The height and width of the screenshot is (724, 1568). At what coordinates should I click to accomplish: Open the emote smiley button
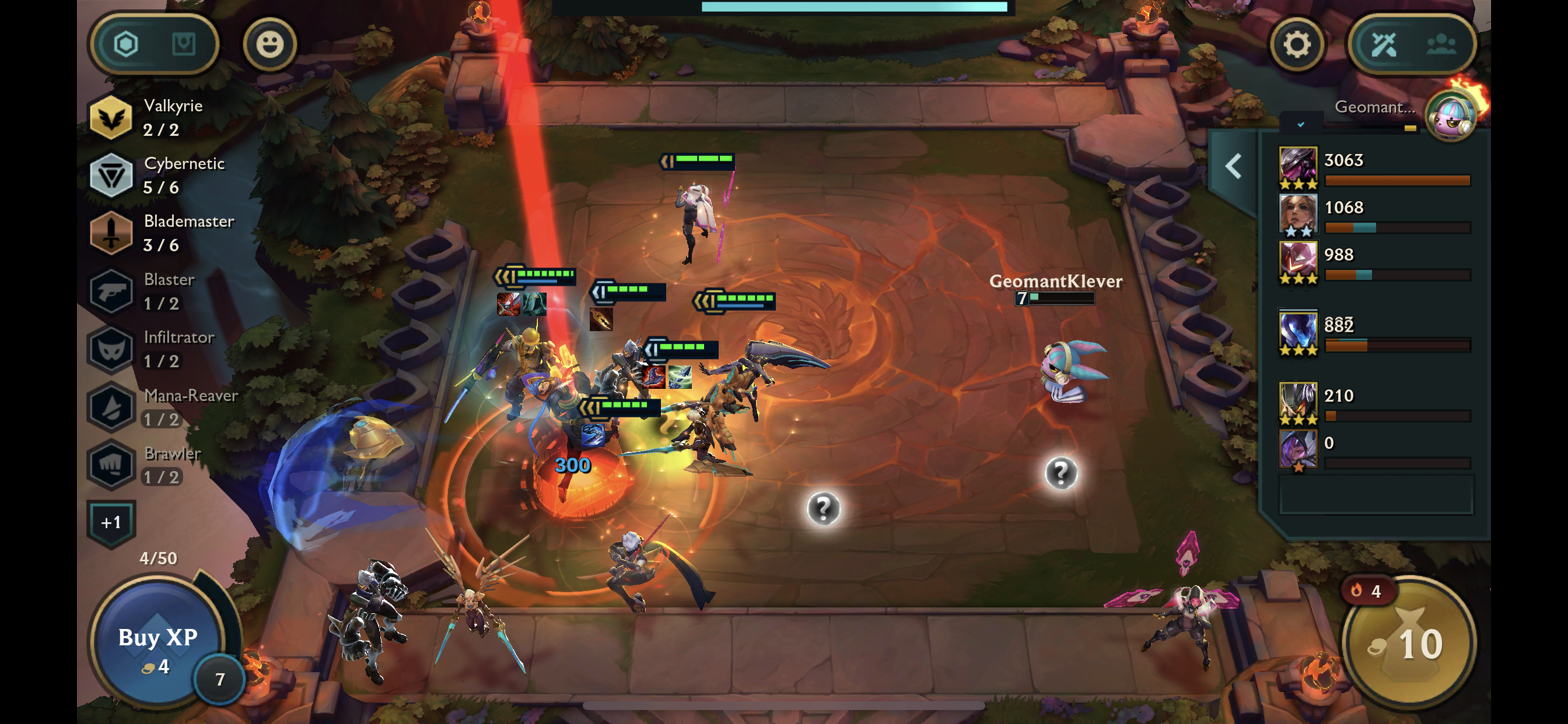click(269, 44)
